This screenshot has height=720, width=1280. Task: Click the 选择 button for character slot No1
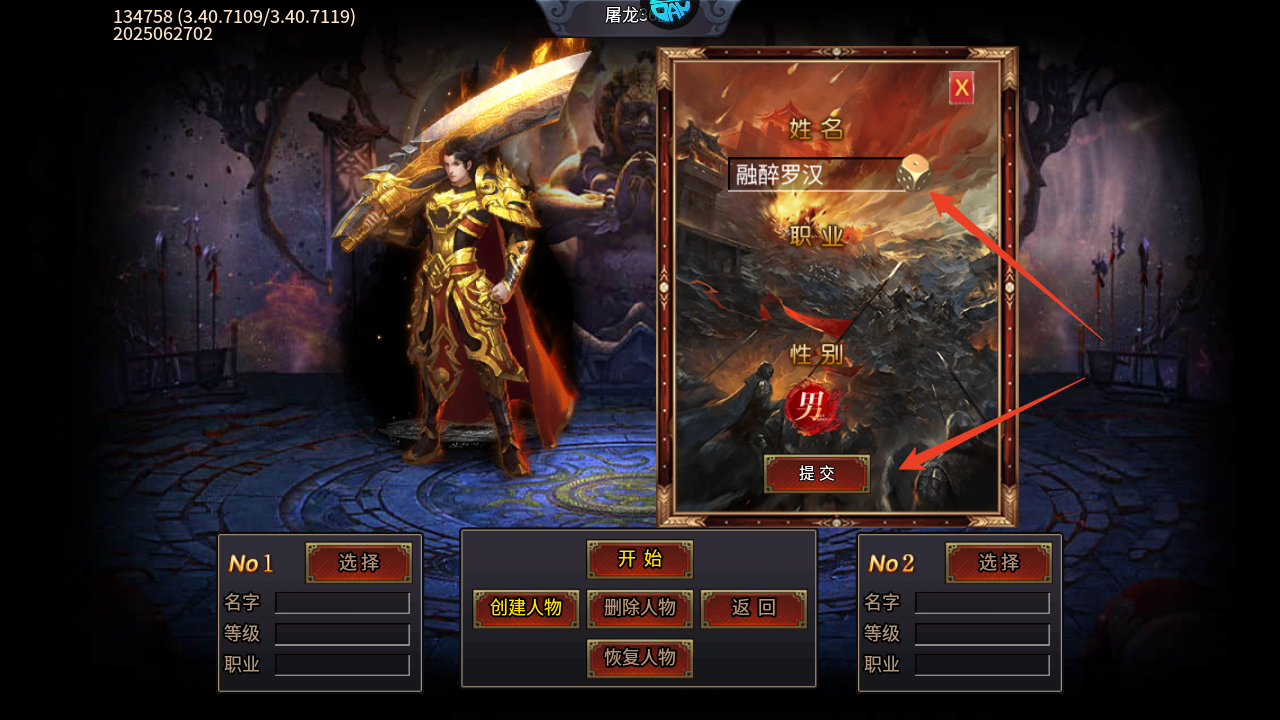(358, 562)
